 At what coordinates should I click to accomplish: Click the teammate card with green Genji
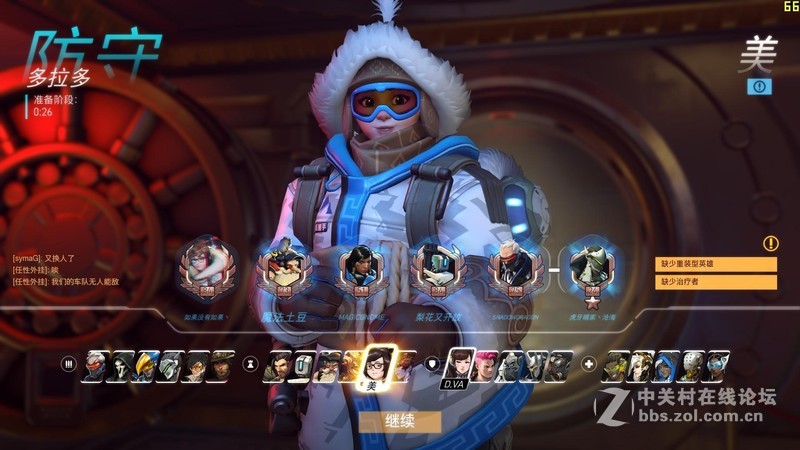point(587,268)
